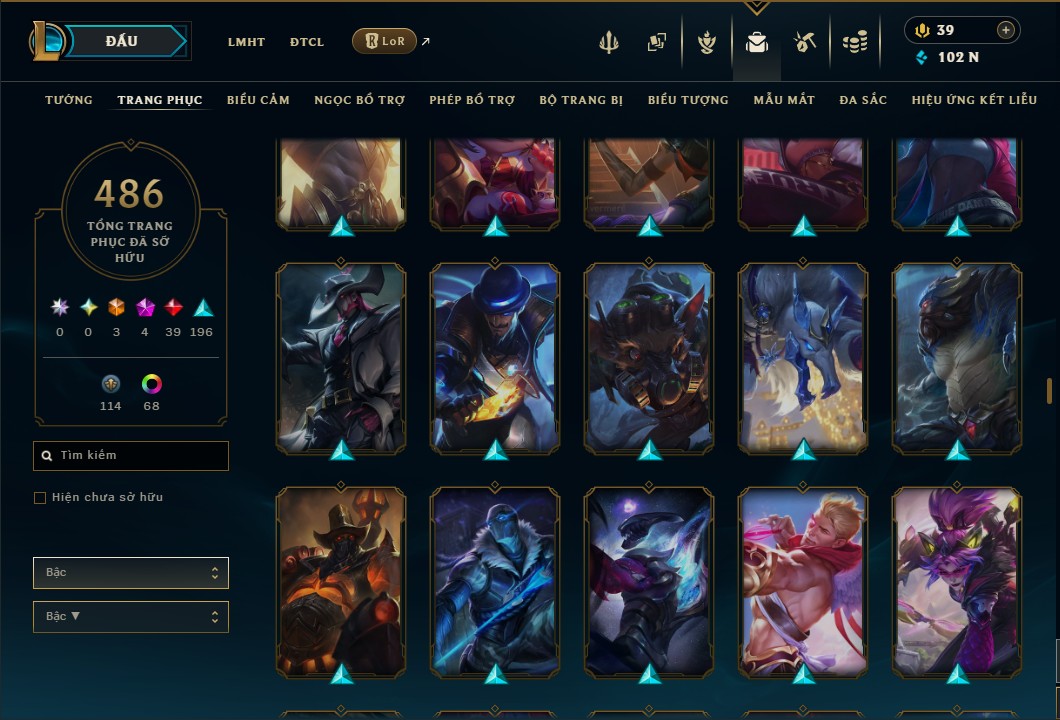Show the BIỂU TƯỢNG tab

click(x=688, y=100)
